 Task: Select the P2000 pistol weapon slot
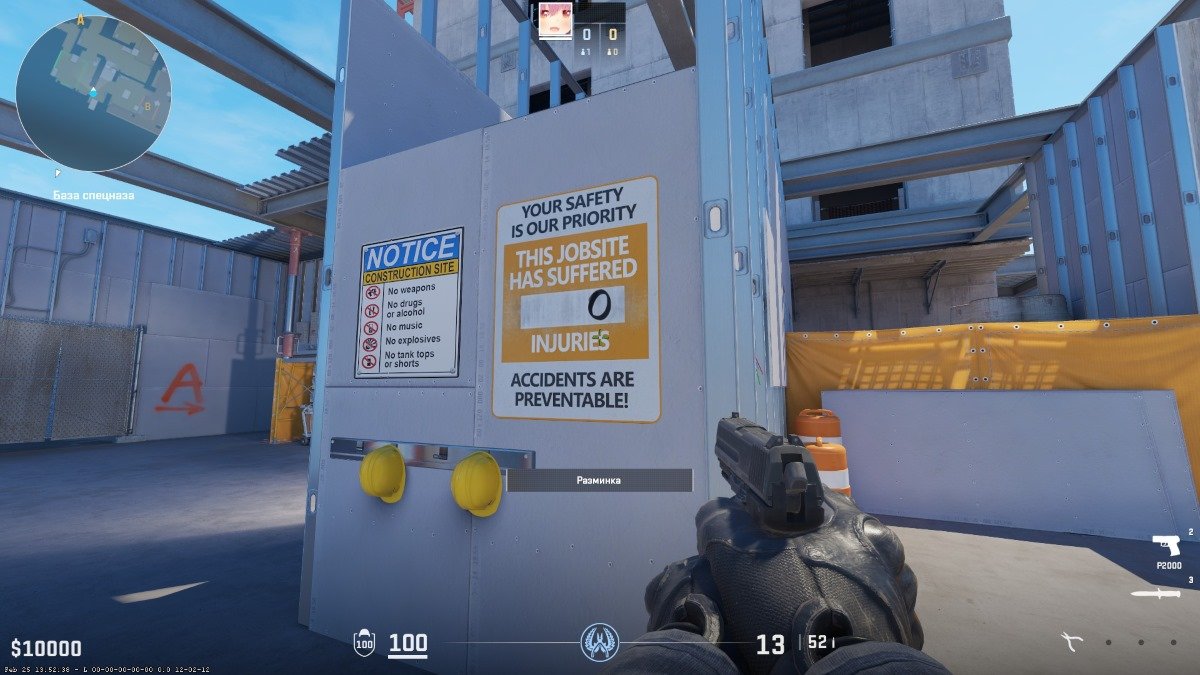(1166, 546)
